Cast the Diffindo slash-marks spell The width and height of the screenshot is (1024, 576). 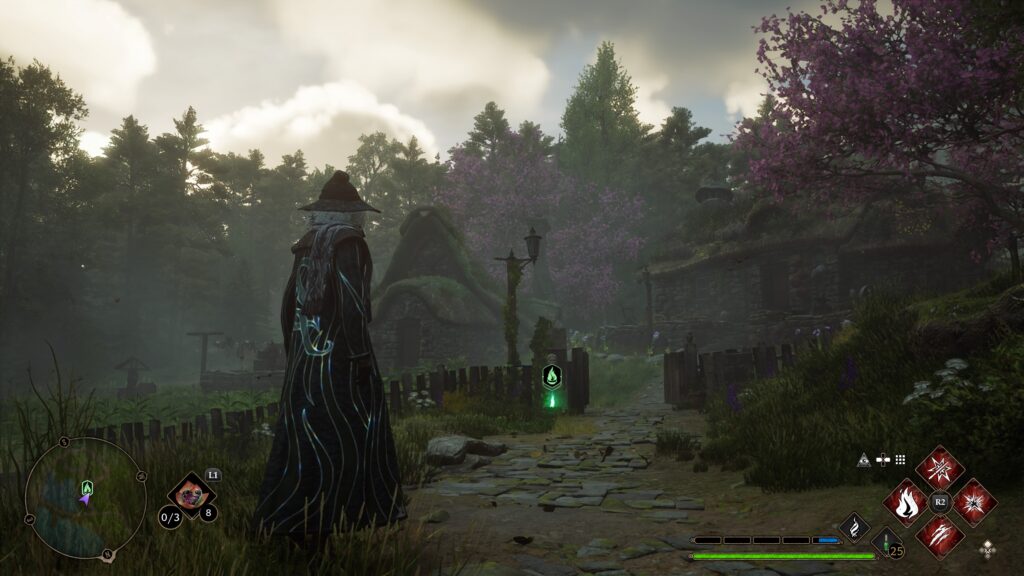pos(940,535)
